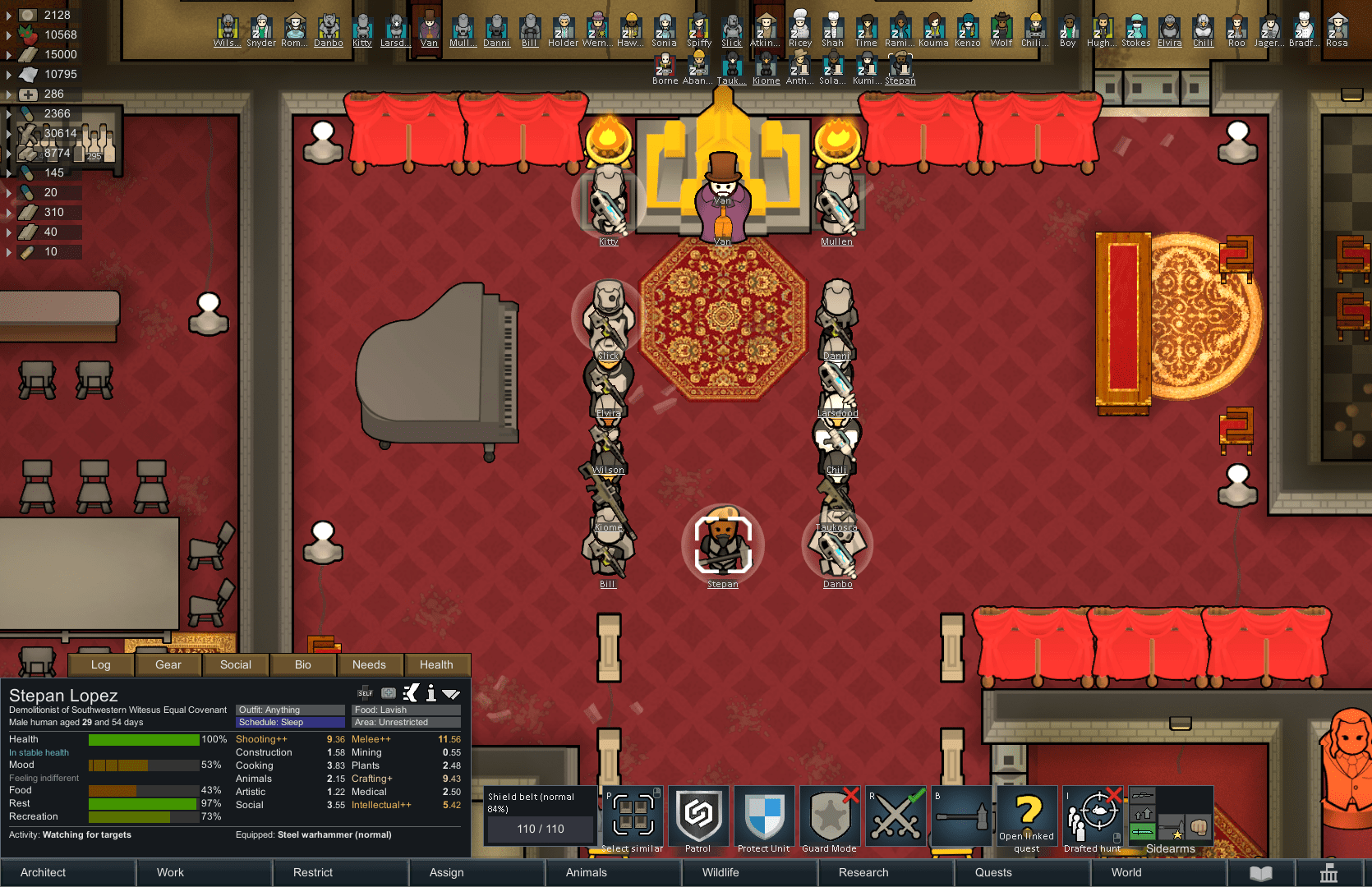Open the World view
The image size is (1372, 887).
coord(1126,872)
